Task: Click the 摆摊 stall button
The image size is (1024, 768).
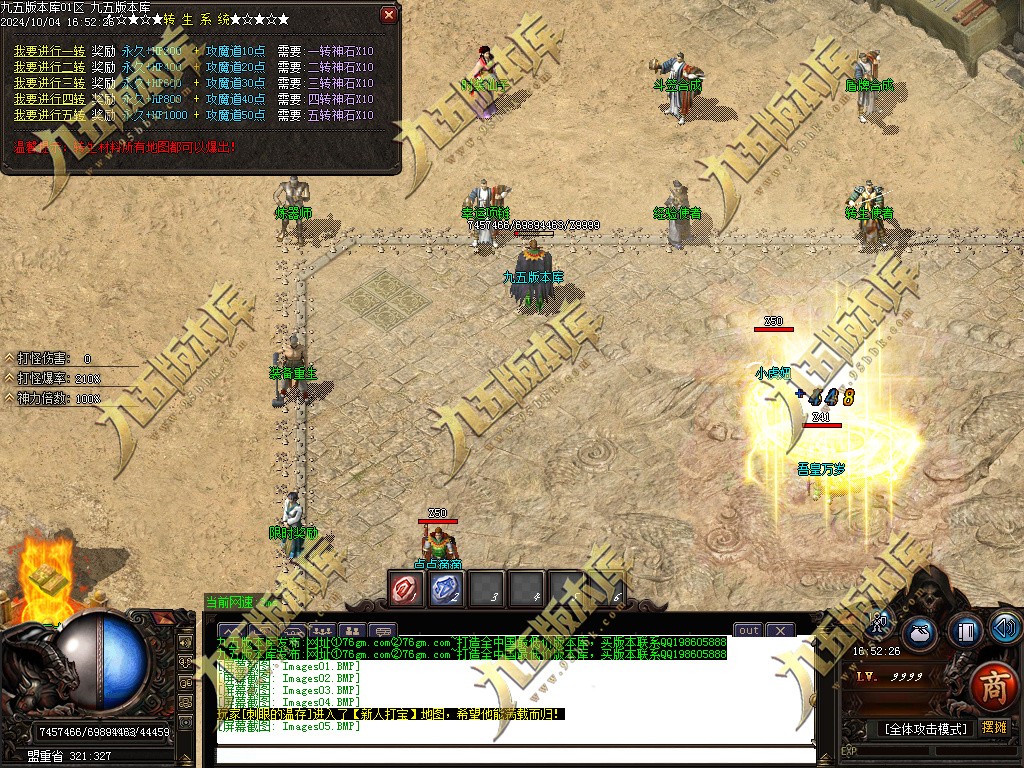Action: [994, 727]
